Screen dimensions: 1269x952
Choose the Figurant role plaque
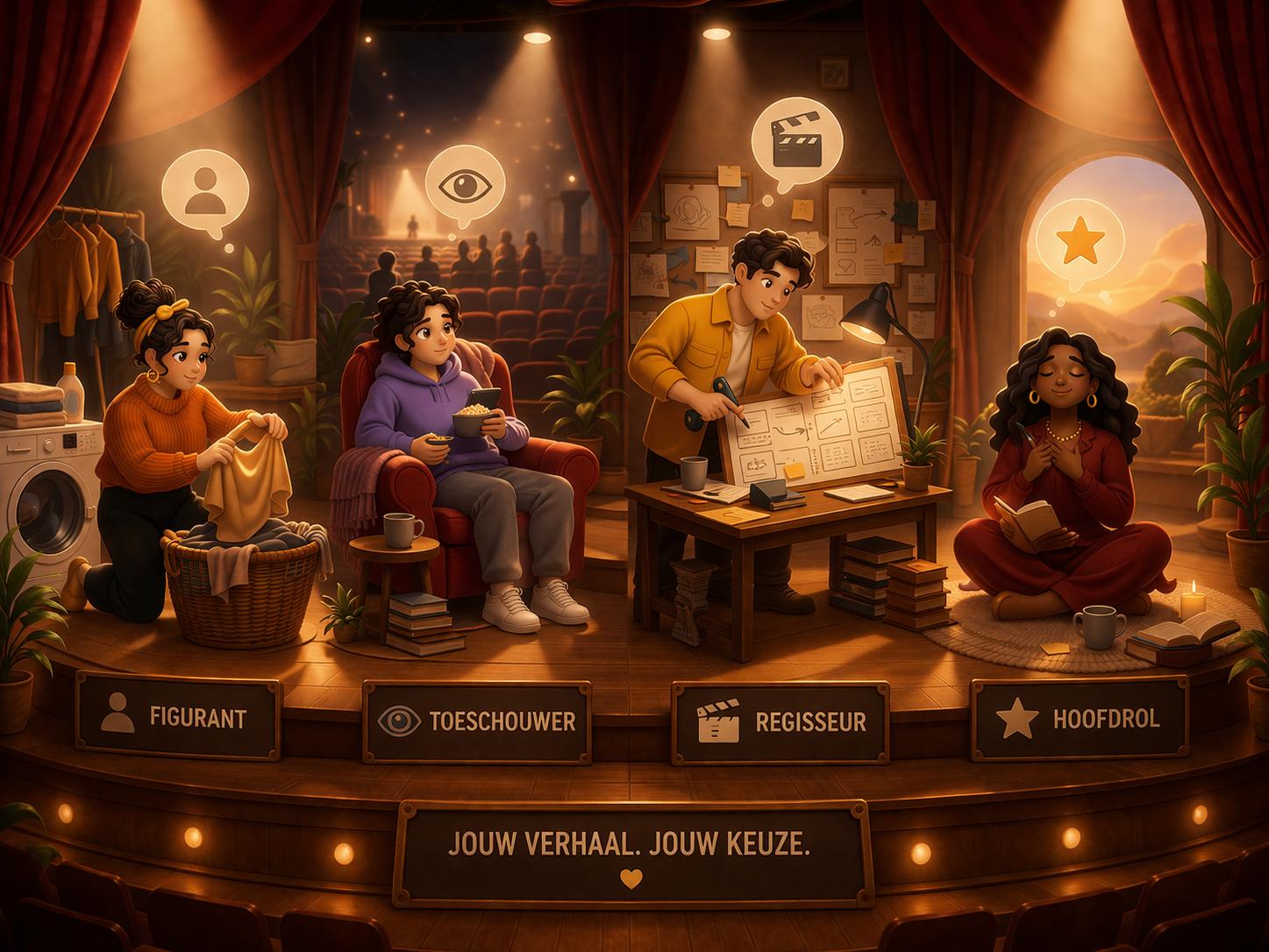tap(179, 717)
